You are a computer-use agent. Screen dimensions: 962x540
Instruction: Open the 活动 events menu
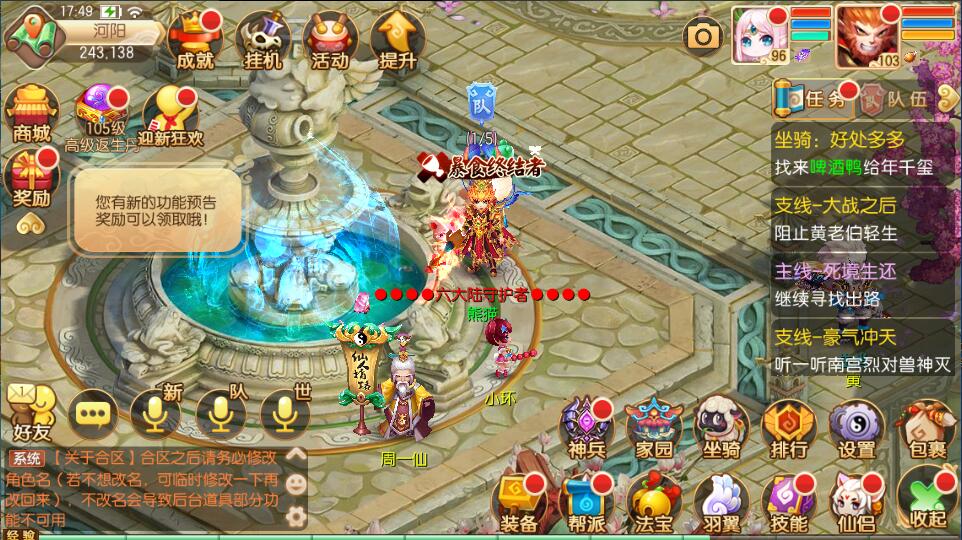tap(330, 41)
